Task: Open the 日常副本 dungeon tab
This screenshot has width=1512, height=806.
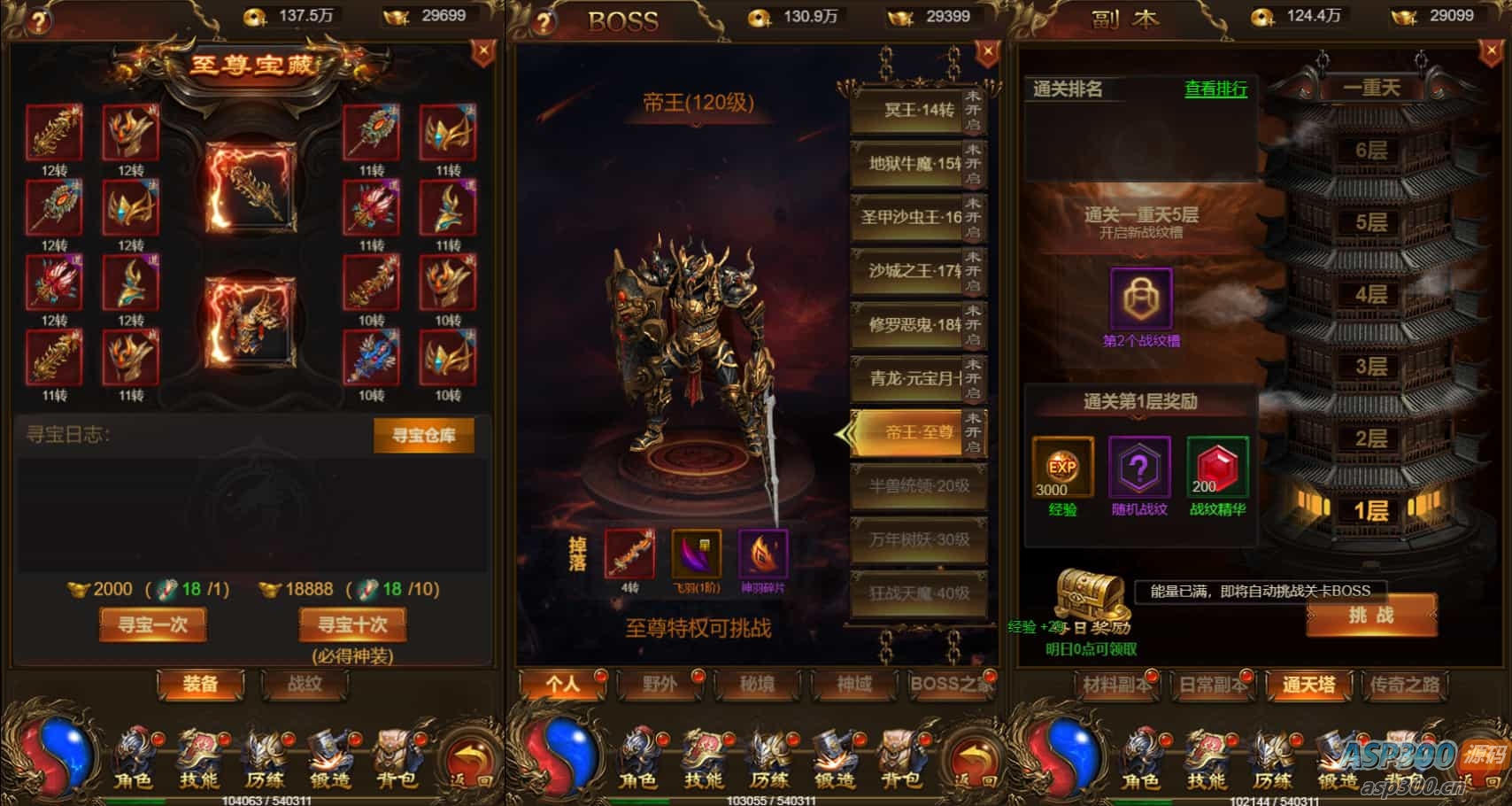Action: 1212,685
